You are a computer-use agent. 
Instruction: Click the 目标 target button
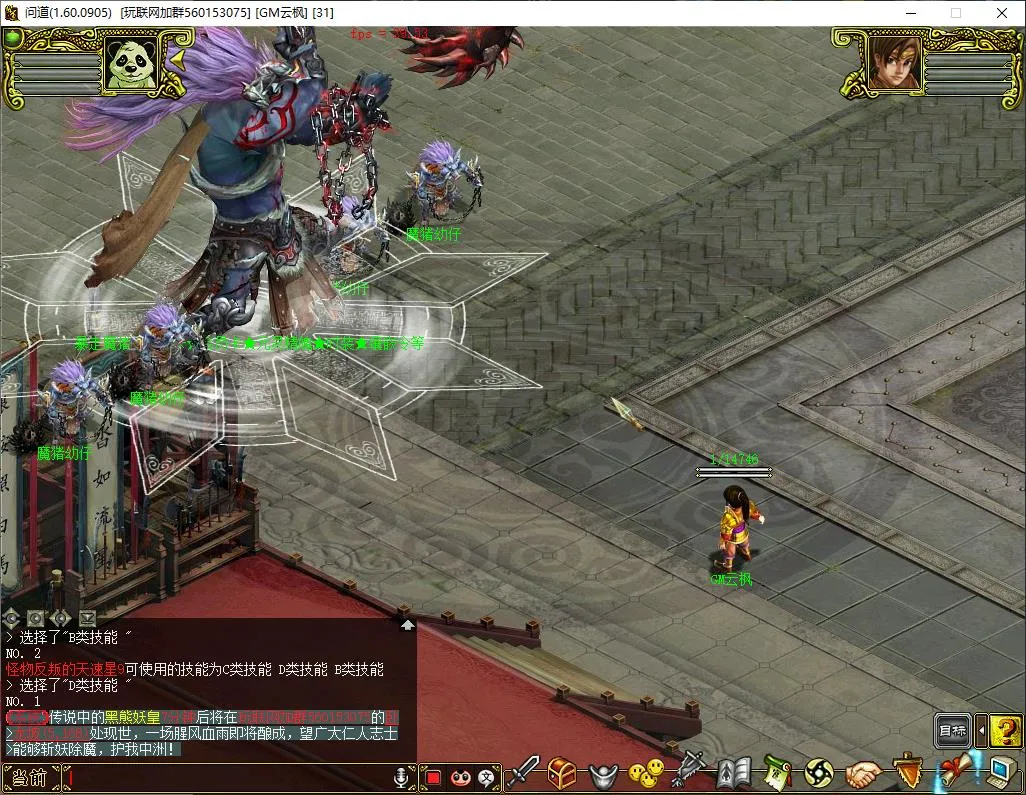pos(953,731)
